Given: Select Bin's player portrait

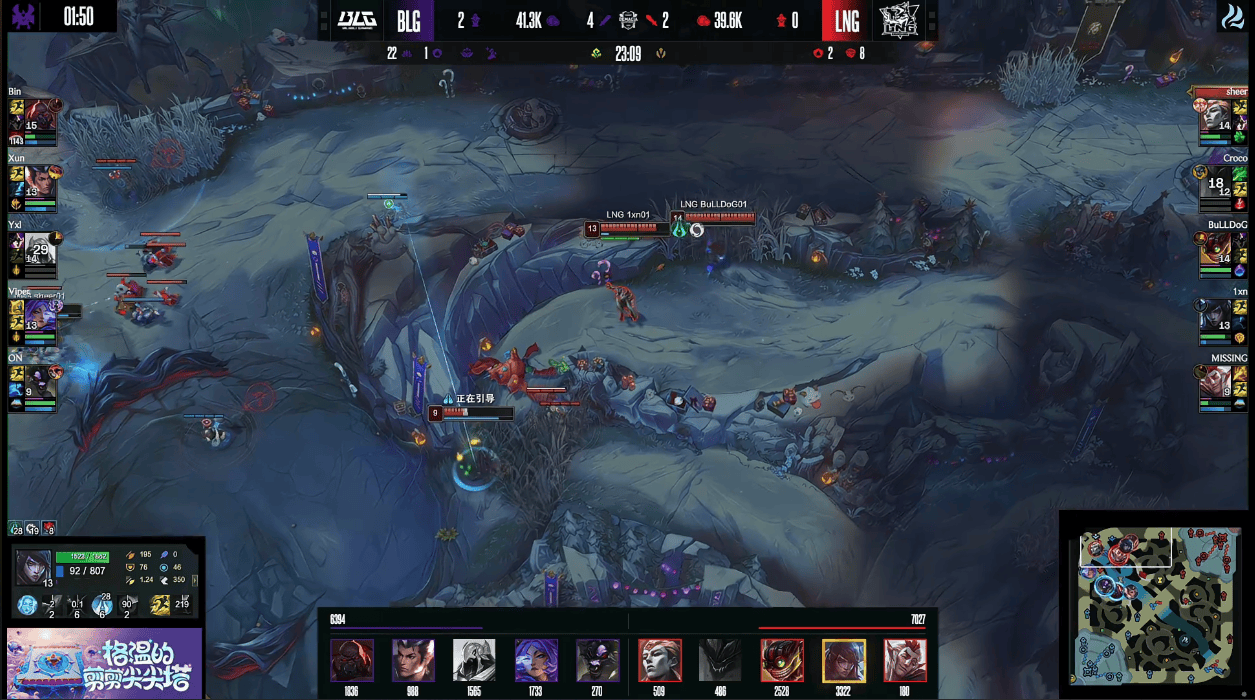Looking at the screenshot, I should [x=41, y=117].
